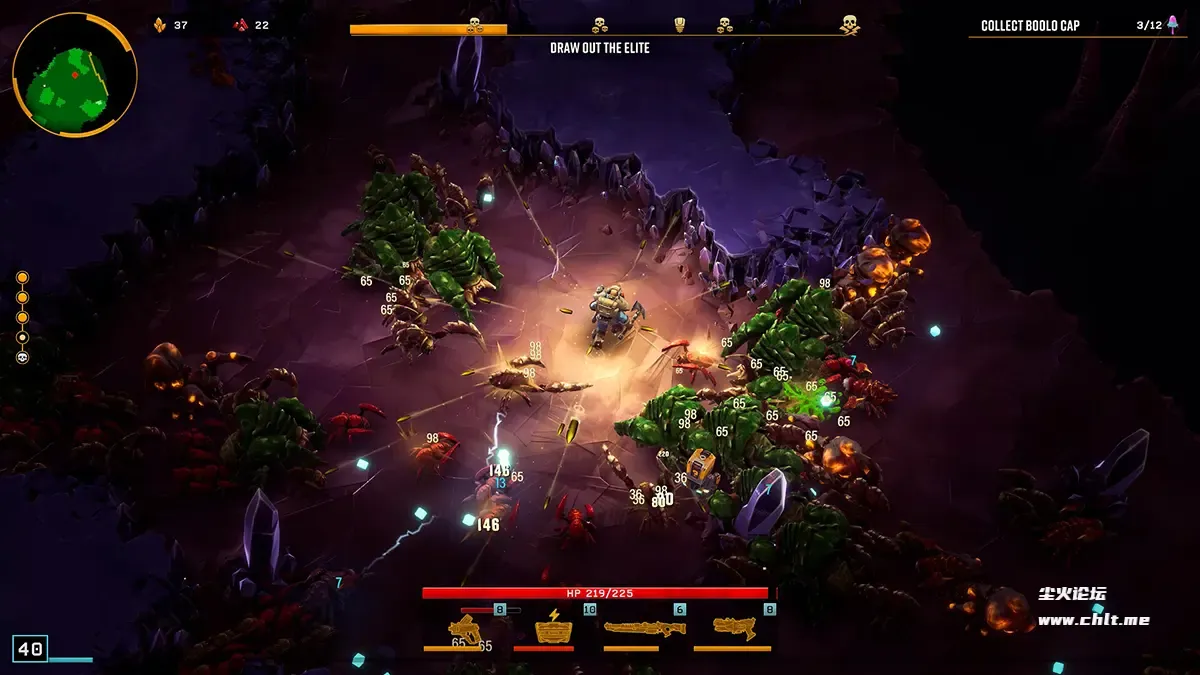This screenshot has width=1200, height=675.
Task: Click the player level 40 badge
Action: click(30, 649)
